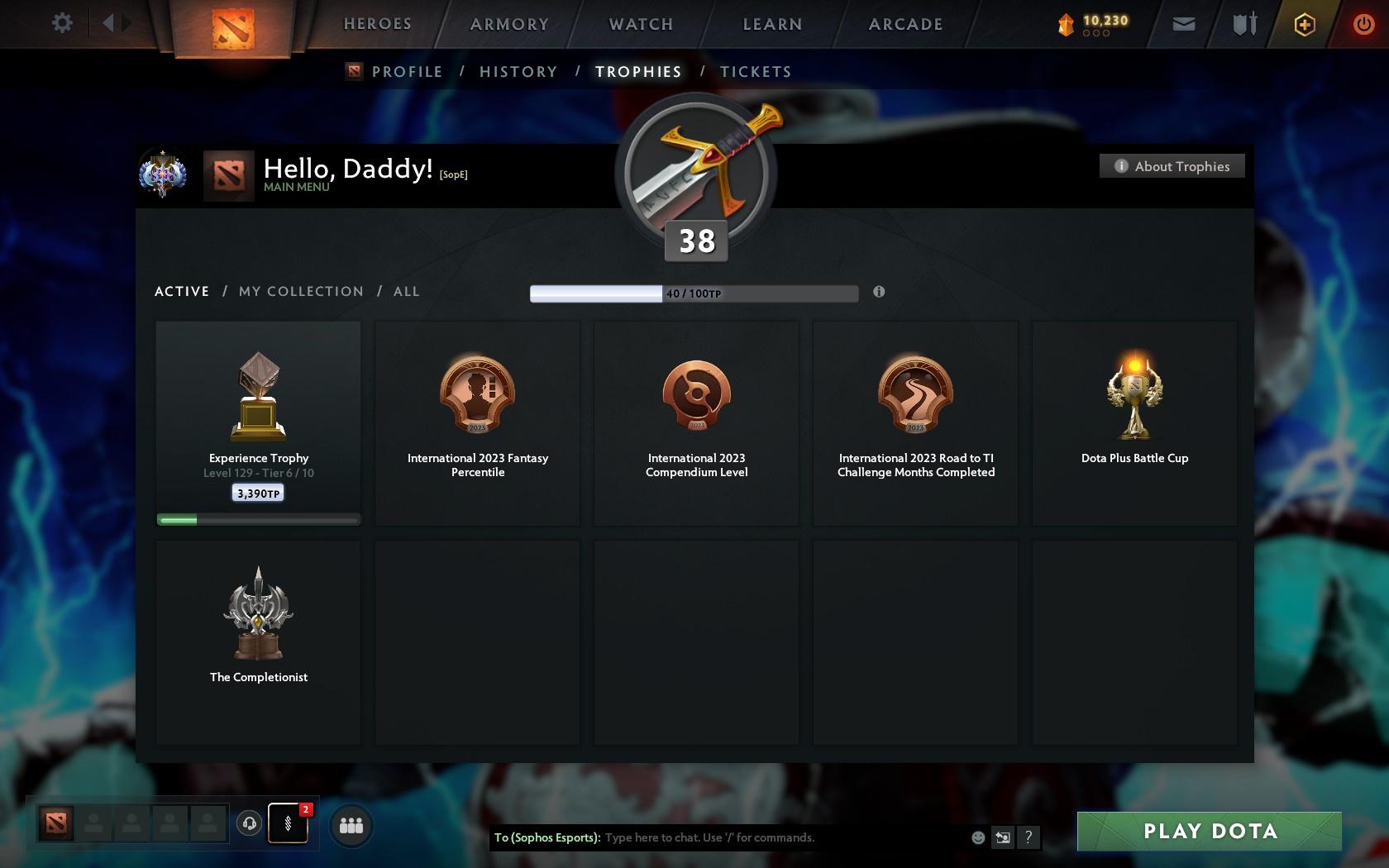This screenshot has height=868, width=1389.
Task: Open the party finder groups icon
Action: [351, 823]
